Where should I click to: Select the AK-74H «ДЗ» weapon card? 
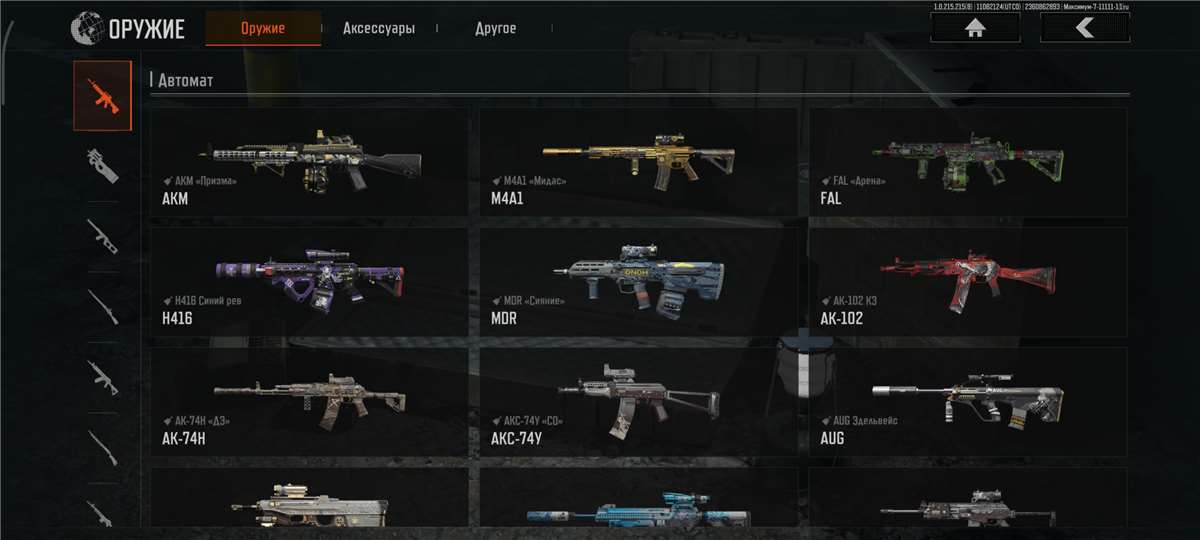click(x=309, y=402)
